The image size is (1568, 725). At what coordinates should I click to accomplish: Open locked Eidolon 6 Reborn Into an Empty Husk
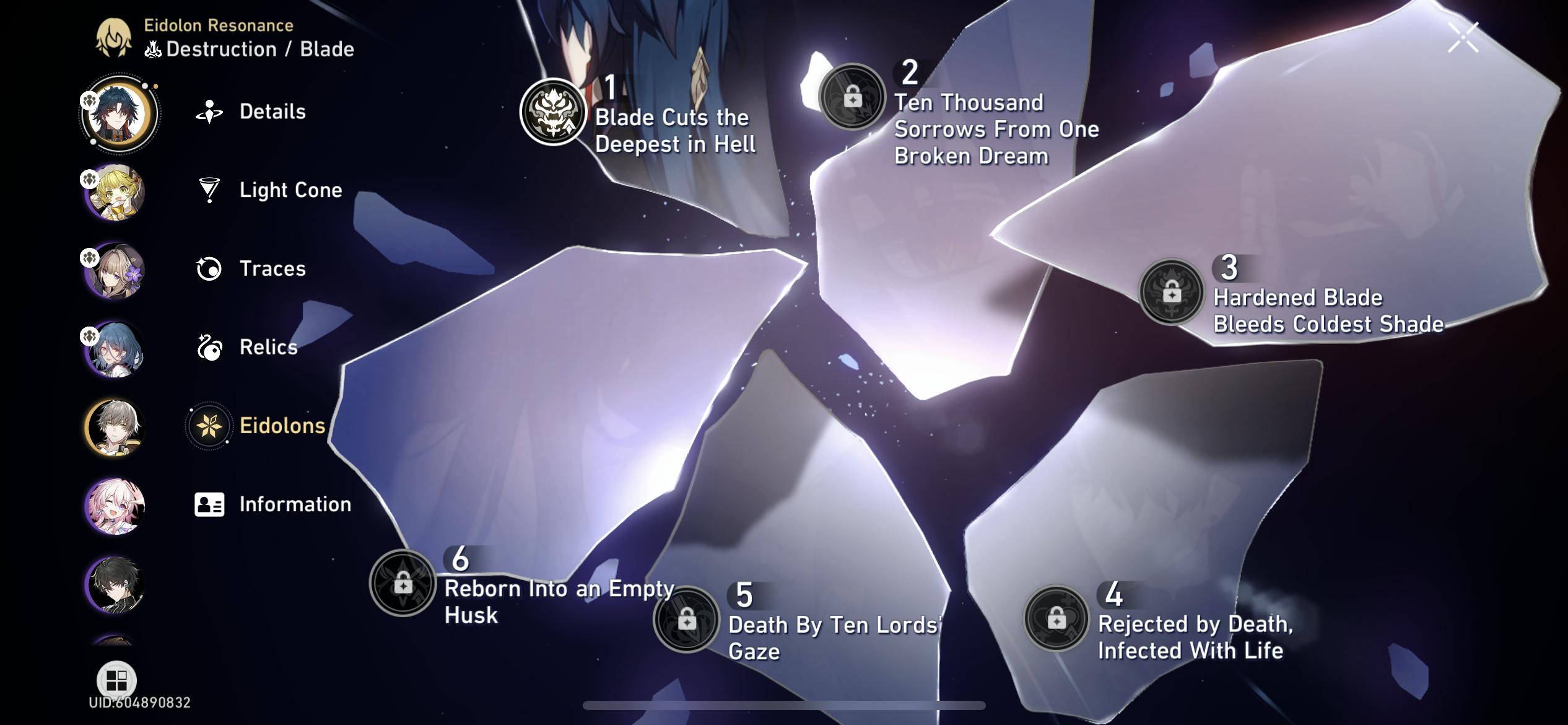coord(403,582)
